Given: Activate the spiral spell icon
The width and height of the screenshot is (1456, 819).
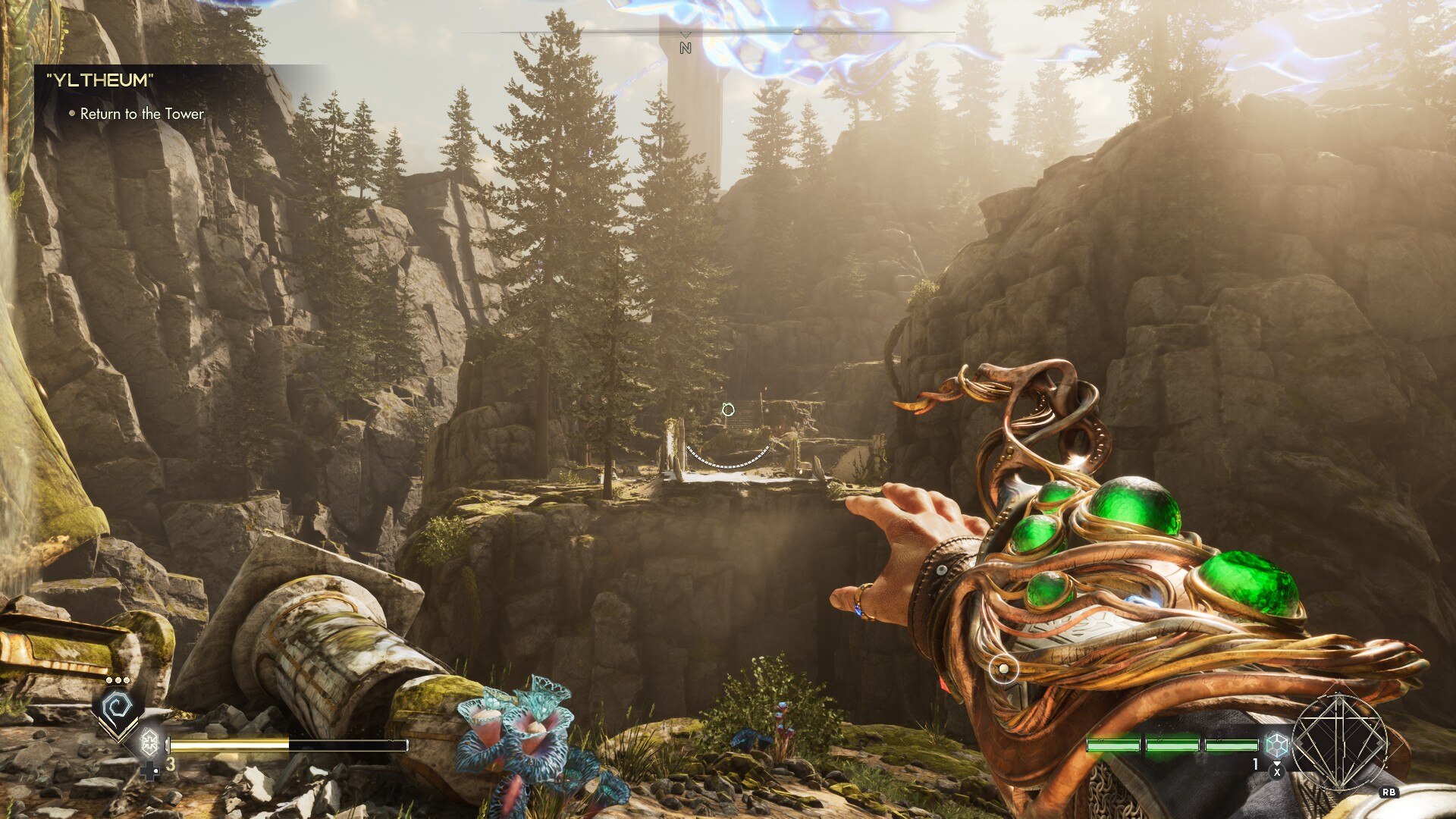Looking at the screenshot, I should 118,708.
